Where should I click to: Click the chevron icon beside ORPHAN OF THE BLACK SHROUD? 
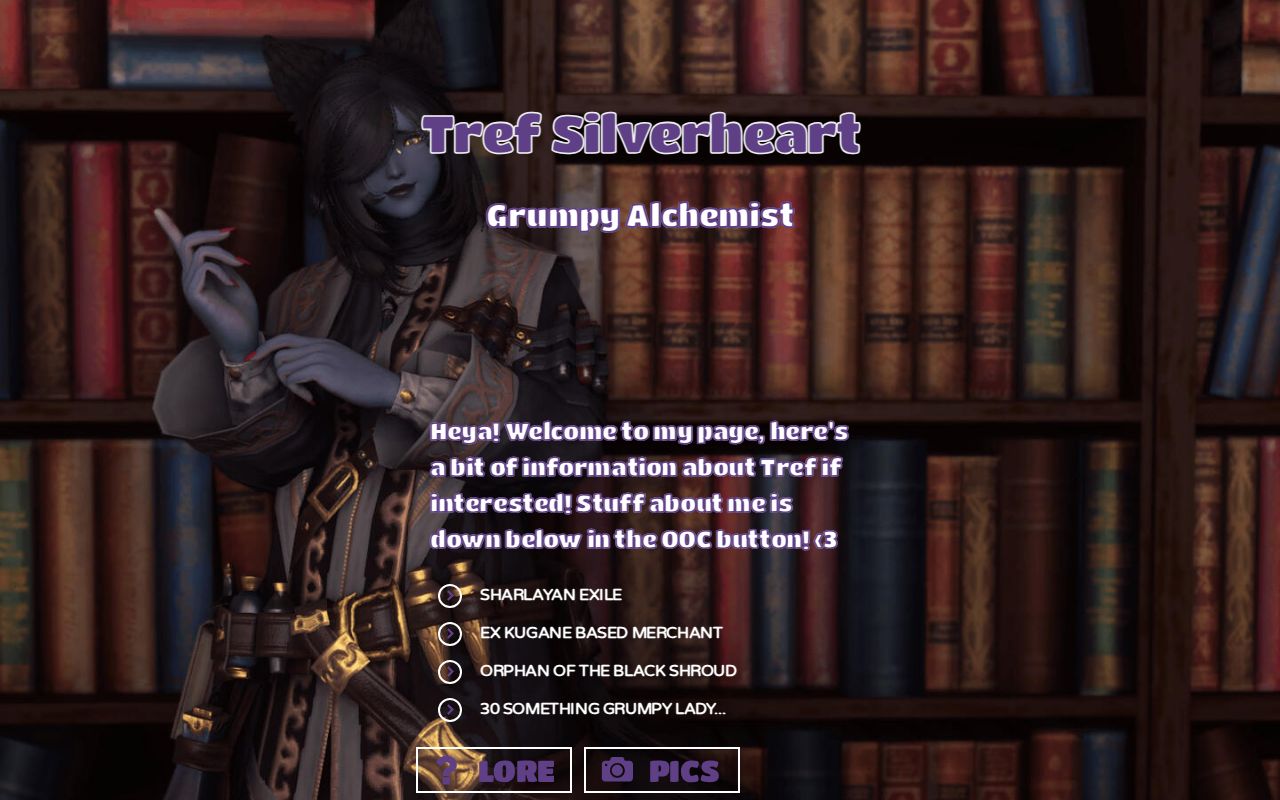point(448,671)
